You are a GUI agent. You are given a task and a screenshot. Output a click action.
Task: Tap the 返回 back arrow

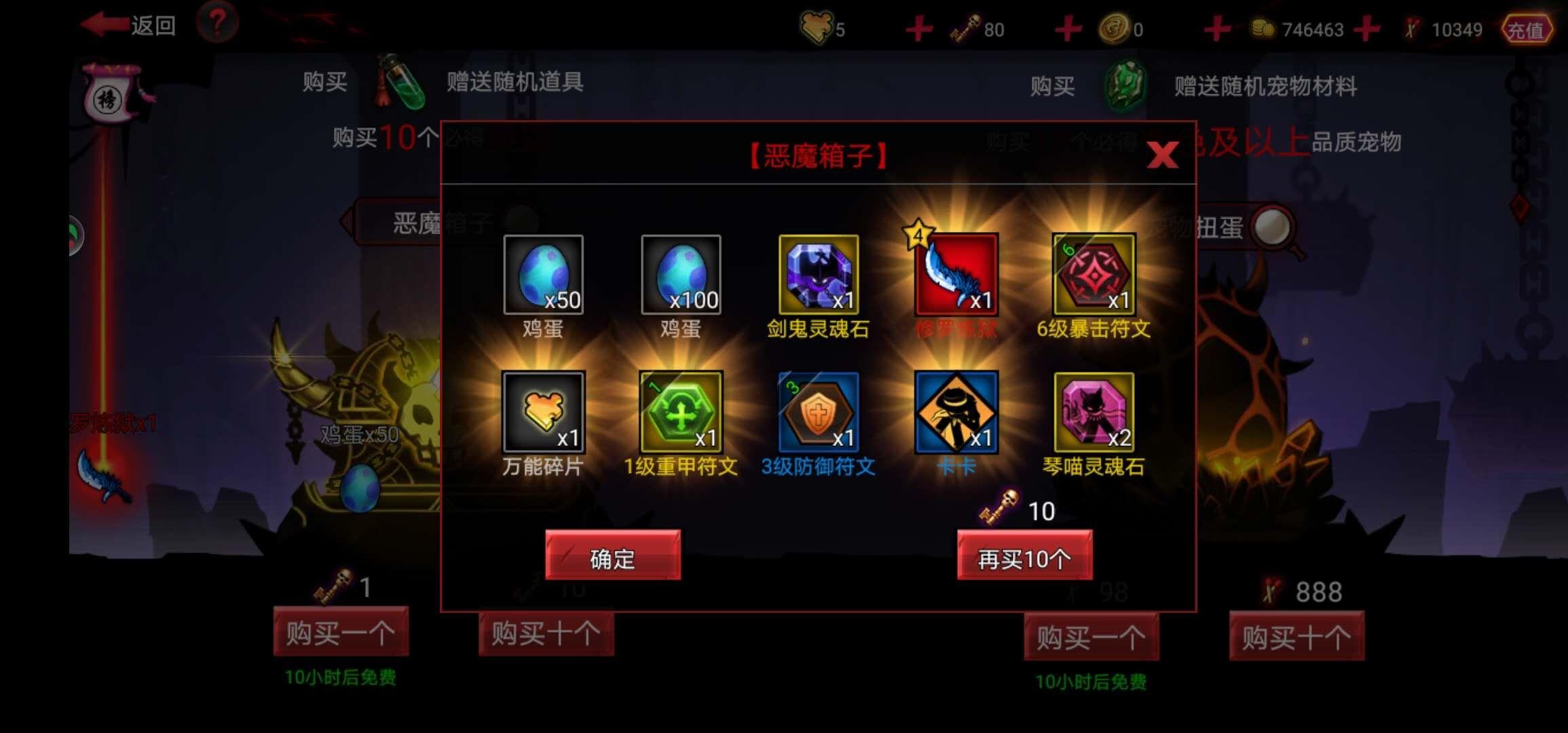coord(105,22)
